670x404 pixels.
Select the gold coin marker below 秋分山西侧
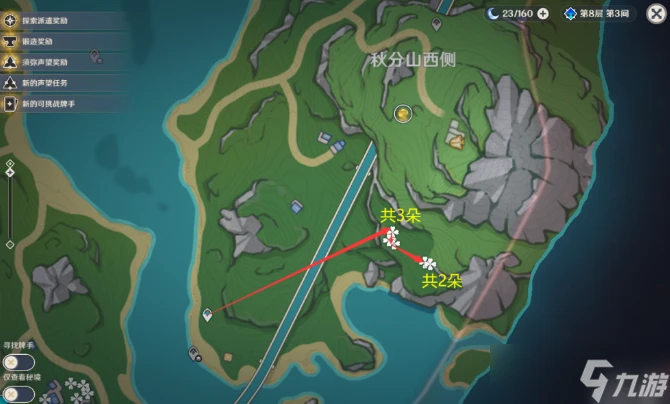pos(402,115)
